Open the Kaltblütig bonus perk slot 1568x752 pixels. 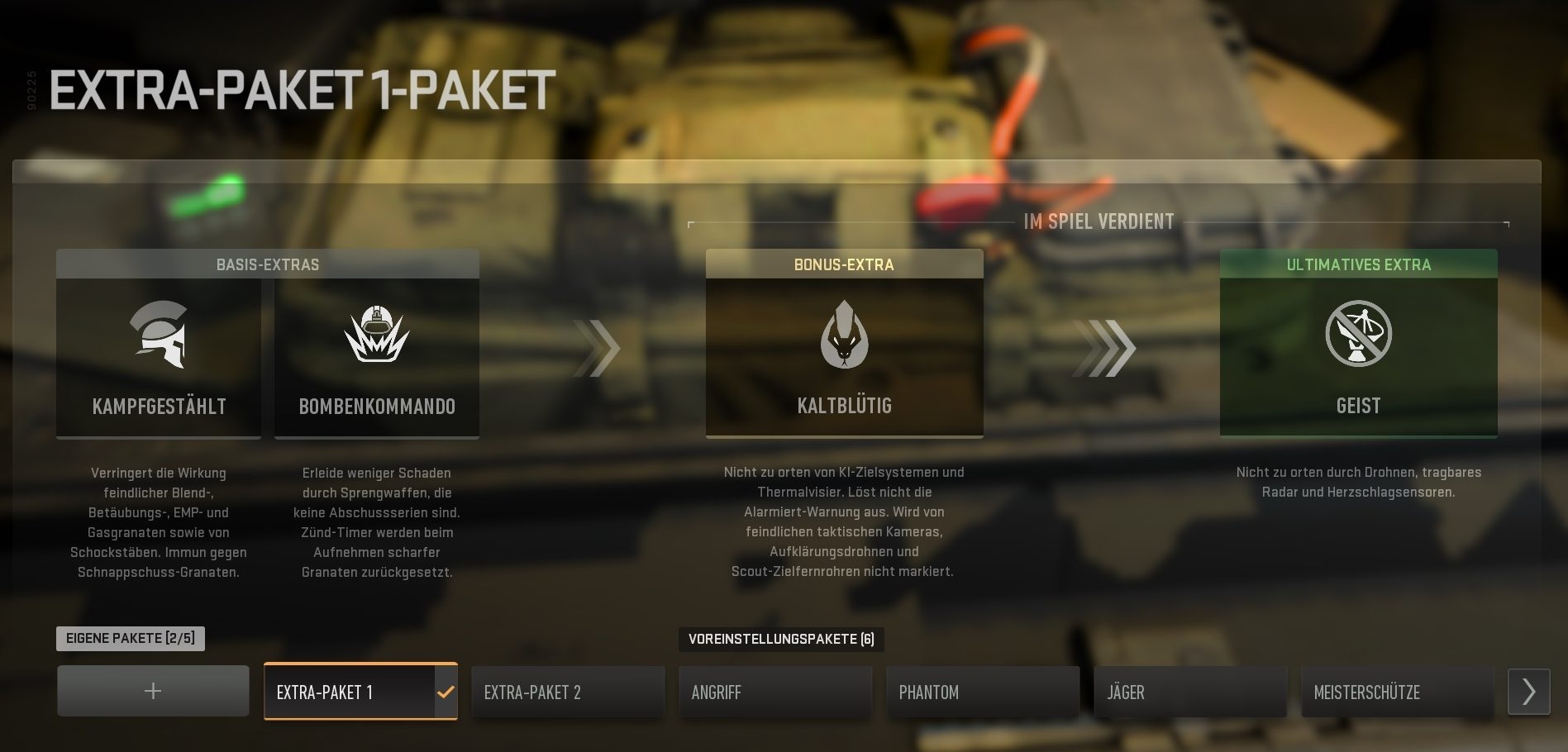pos(844,355)
